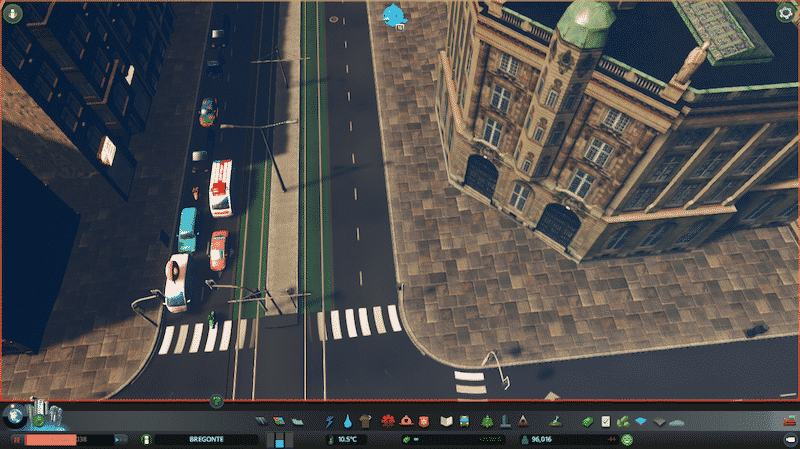
Task: Open the Electricity build menu
Action: click(331, 421)
